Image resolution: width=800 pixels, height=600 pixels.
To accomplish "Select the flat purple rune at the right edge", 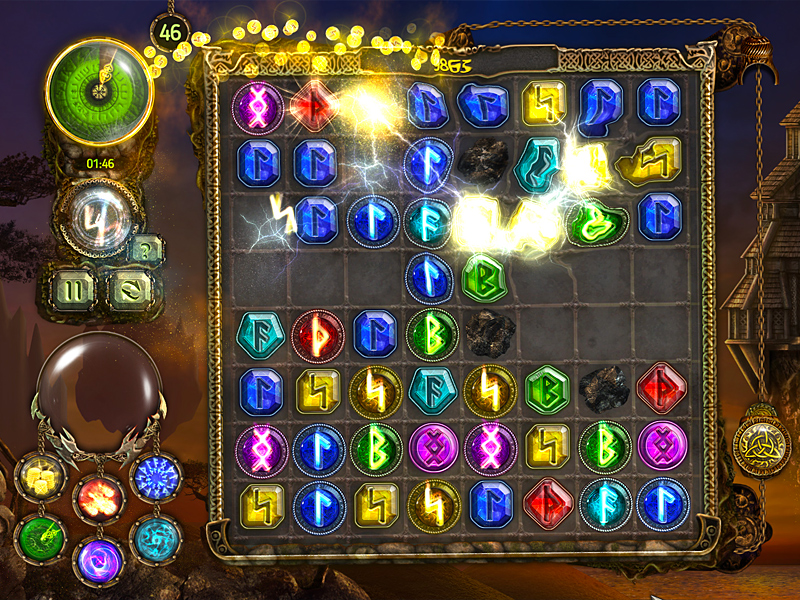I will 661,447.
